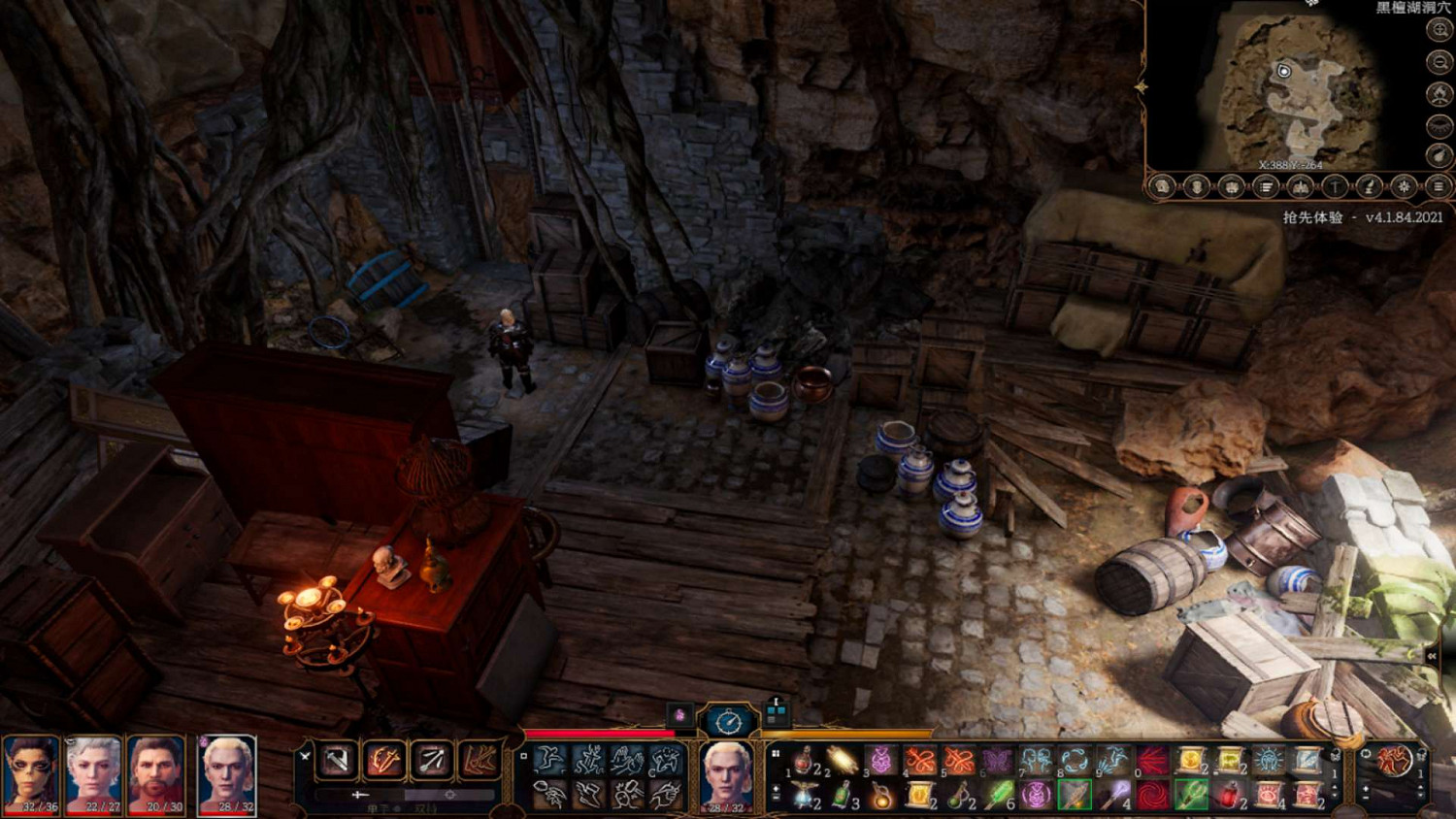
Task: Activate the melee axe attack icon
Action: click(x=337, y=760)
